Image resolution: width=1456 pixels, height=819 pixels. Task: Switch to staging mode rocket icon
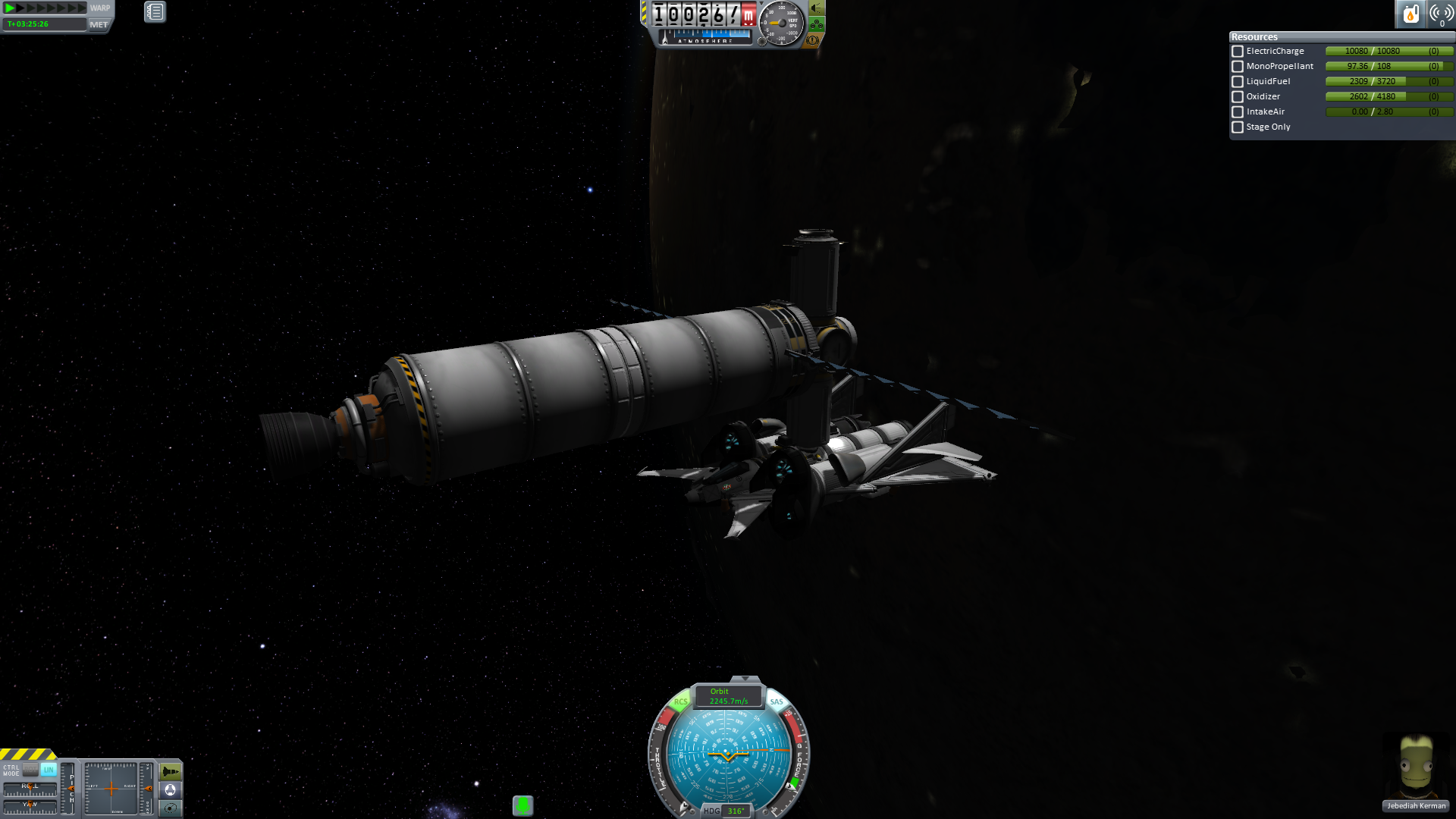171,771
